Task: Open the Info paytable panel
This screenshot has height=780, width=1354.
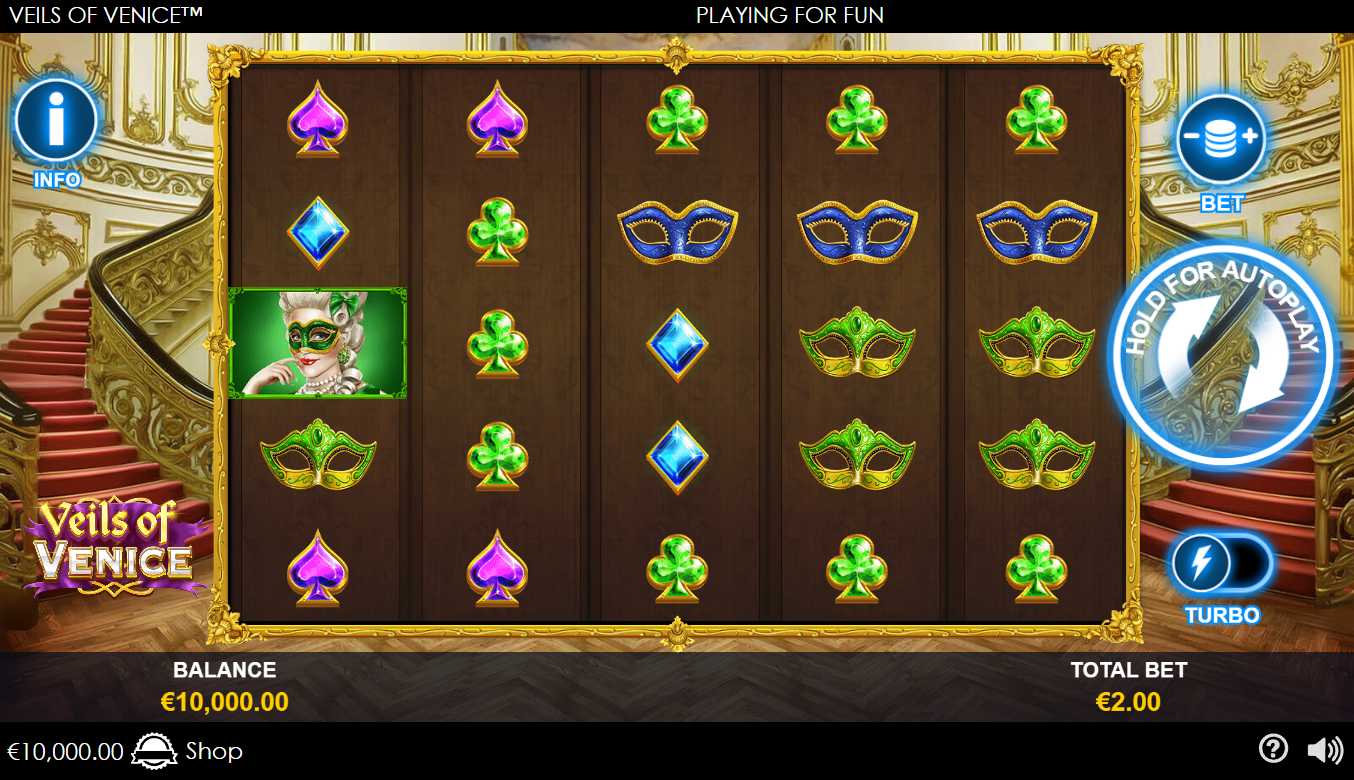Action: click(x=56, y=122)
